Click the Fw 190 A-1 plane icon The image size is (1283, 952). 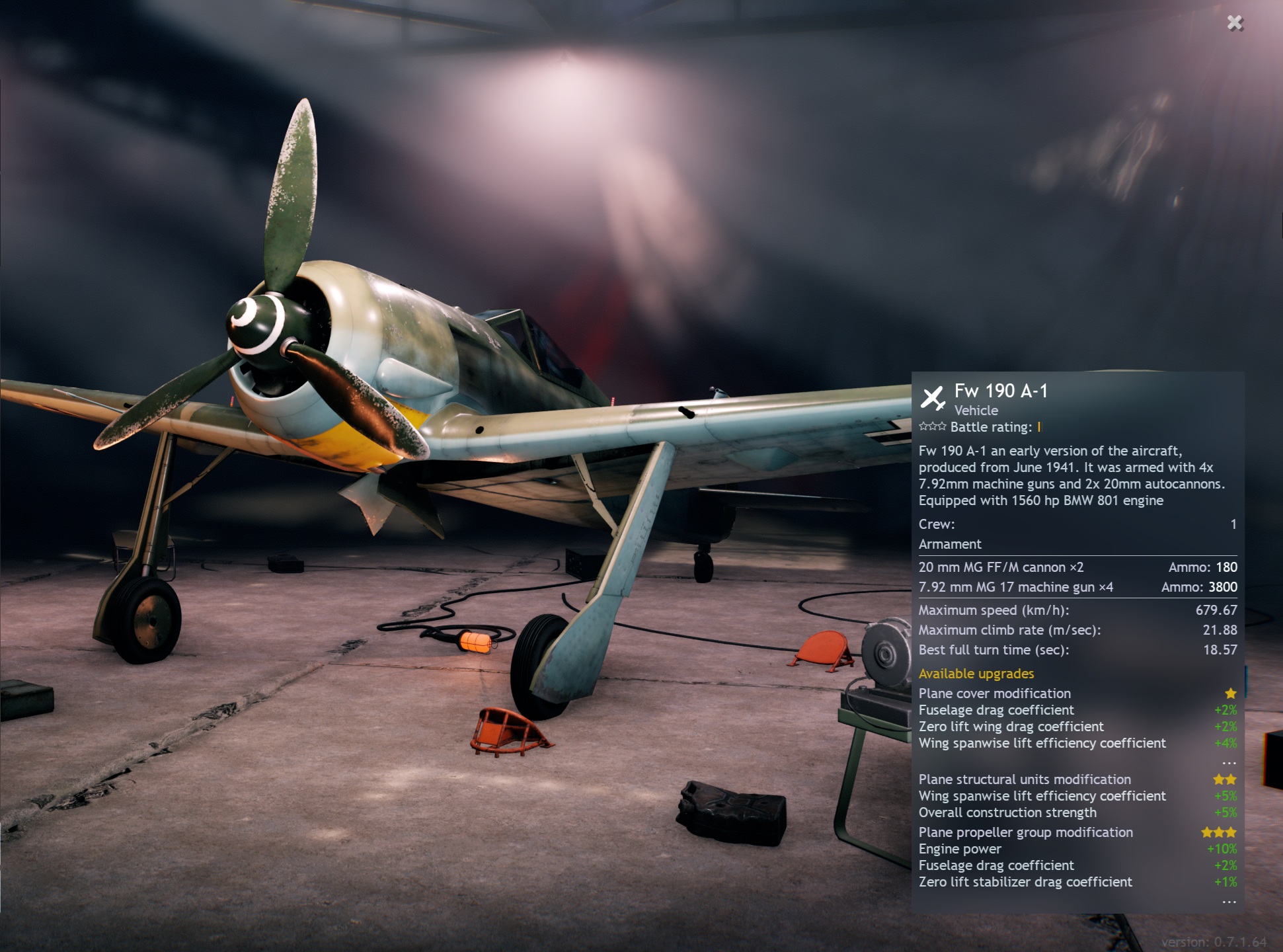[x=933, y=398]
